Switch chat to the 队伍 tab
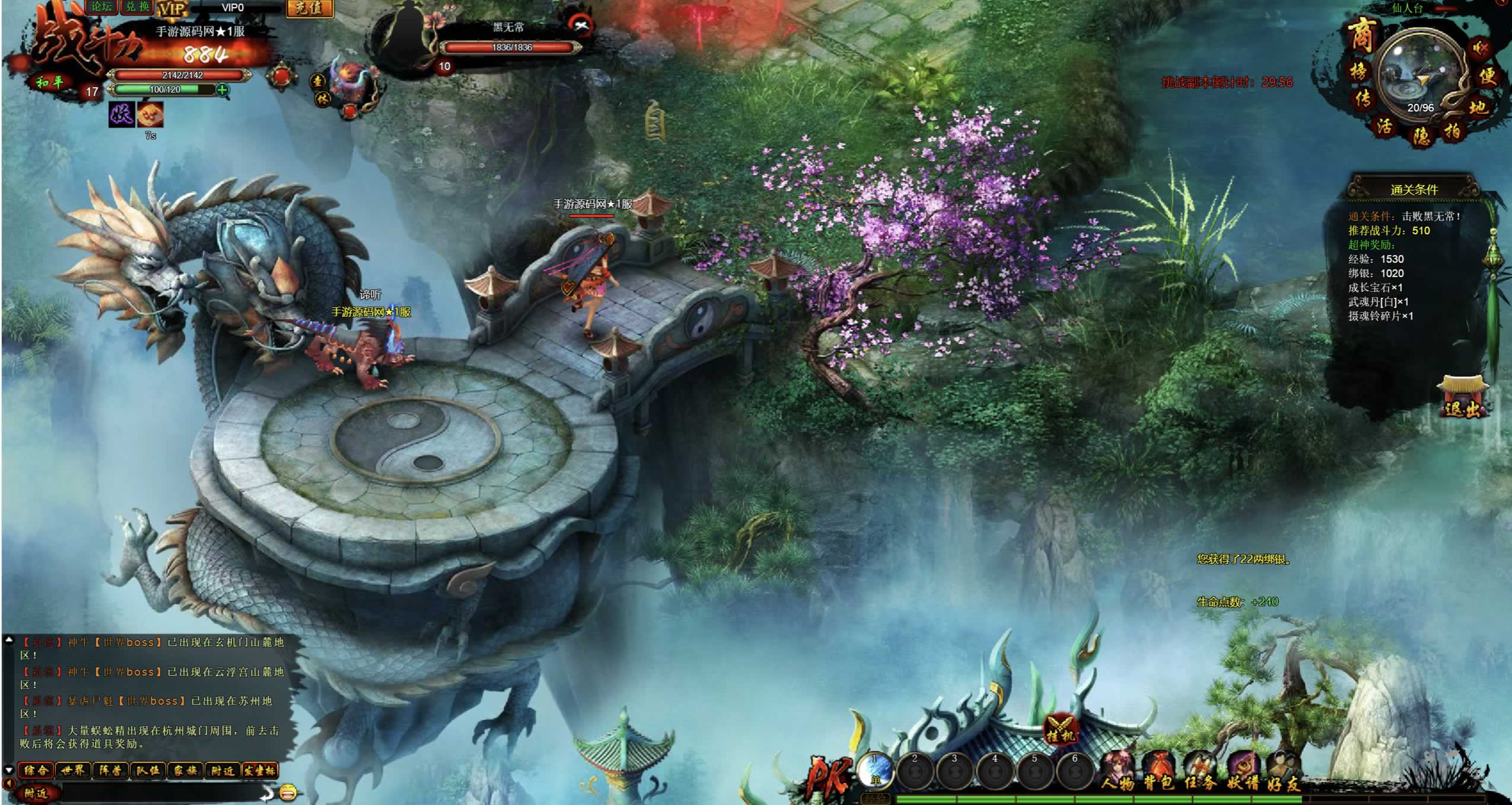The width and height of the screenshot is (1512, 805). [x=147, y=771]
